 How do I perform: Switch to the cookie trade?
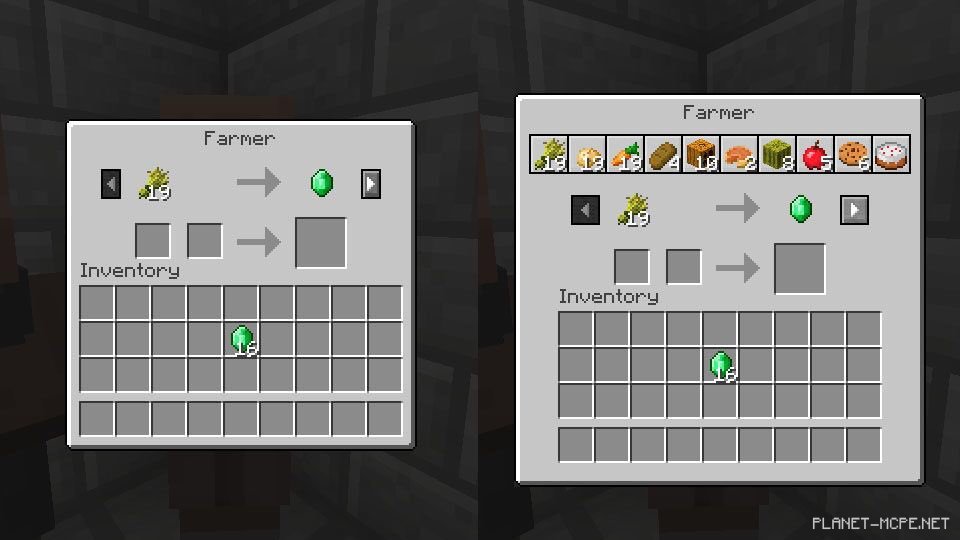click(x=853, y=155)
